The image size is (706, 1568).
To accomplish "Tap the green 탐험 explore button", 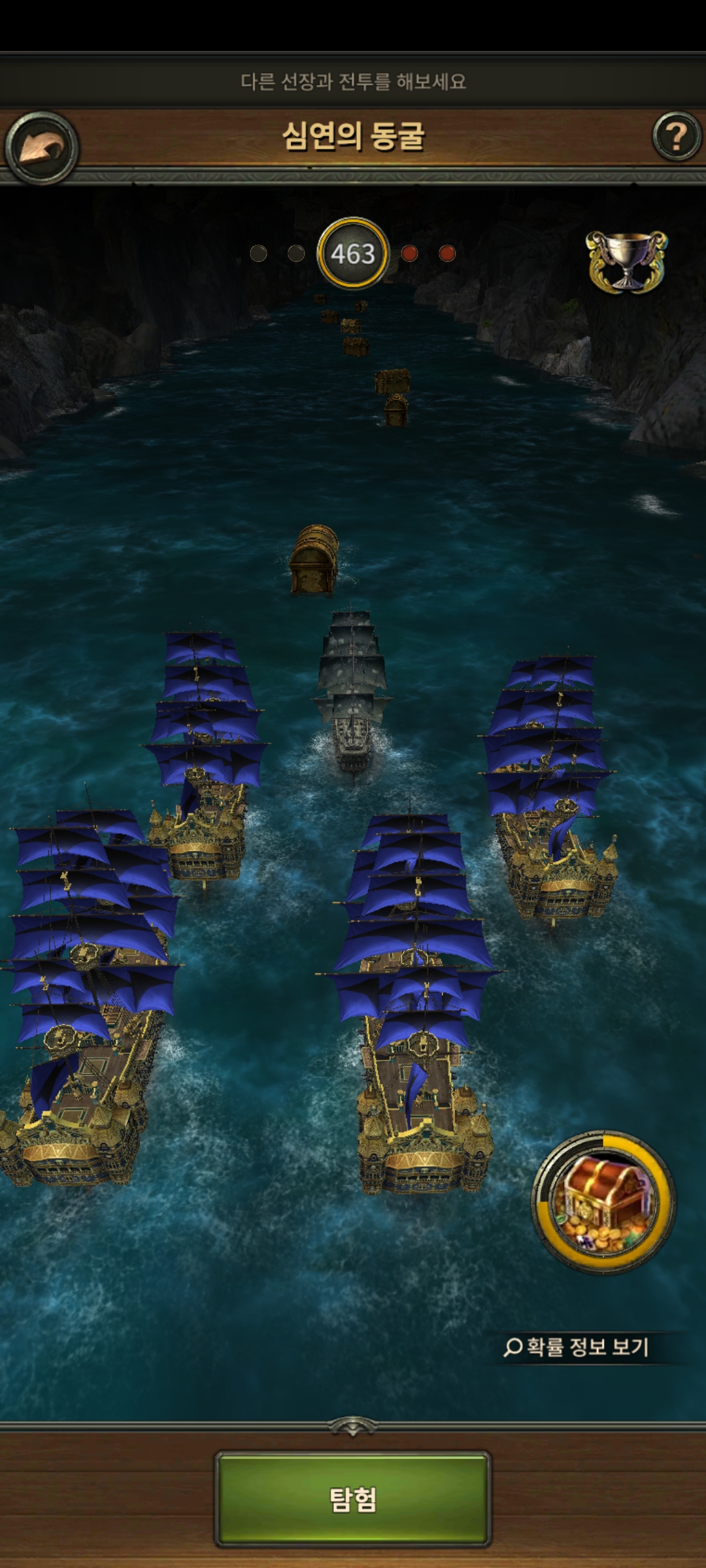I will (353, 1499).
